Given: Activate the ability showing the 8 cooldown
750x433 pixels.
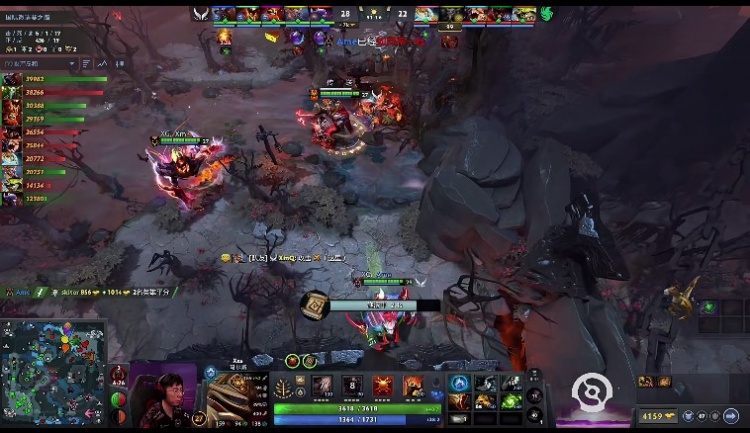Looking at the screenshot, I should tap(353, 386).
